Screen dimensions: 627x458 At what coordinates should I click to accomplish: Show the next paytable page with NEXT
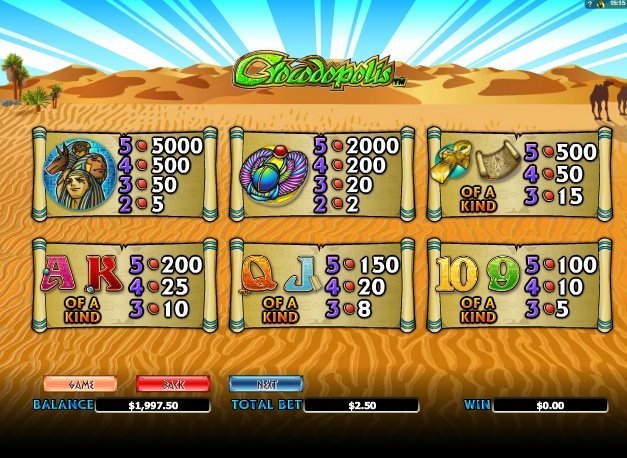point(265,384)
